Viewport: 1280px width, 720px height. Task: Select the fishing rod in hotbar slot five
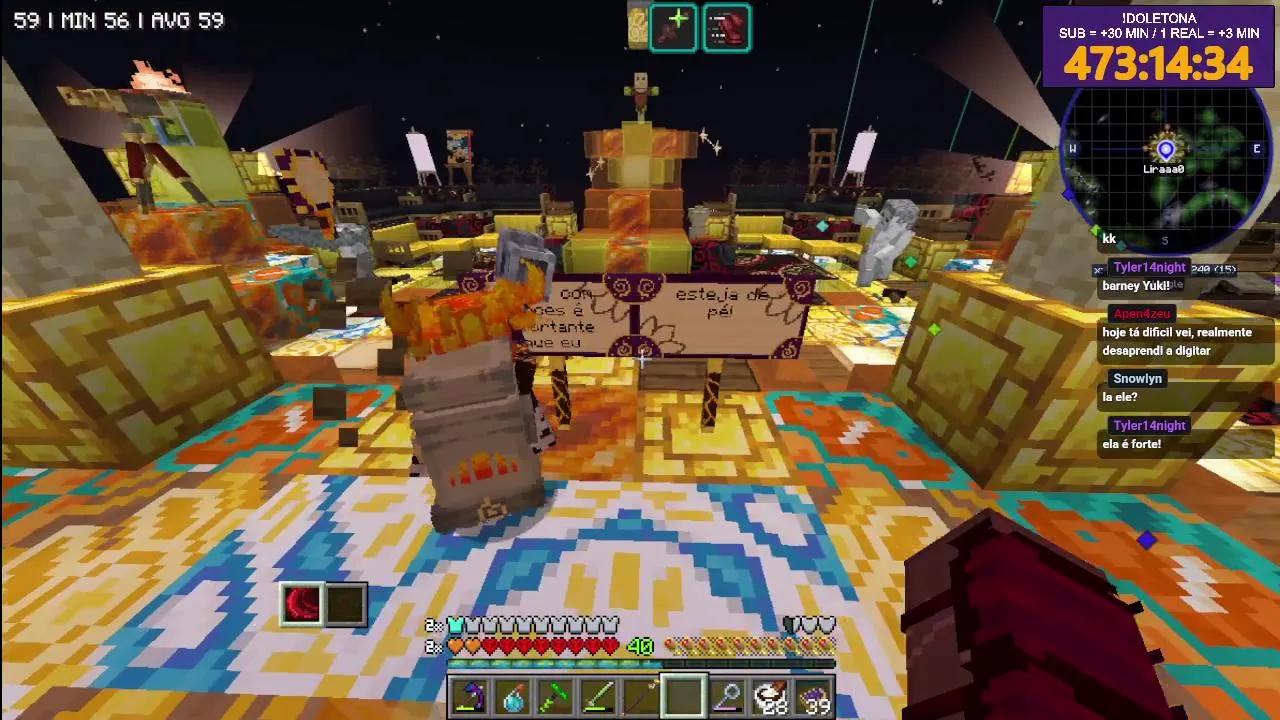(641, 697)
